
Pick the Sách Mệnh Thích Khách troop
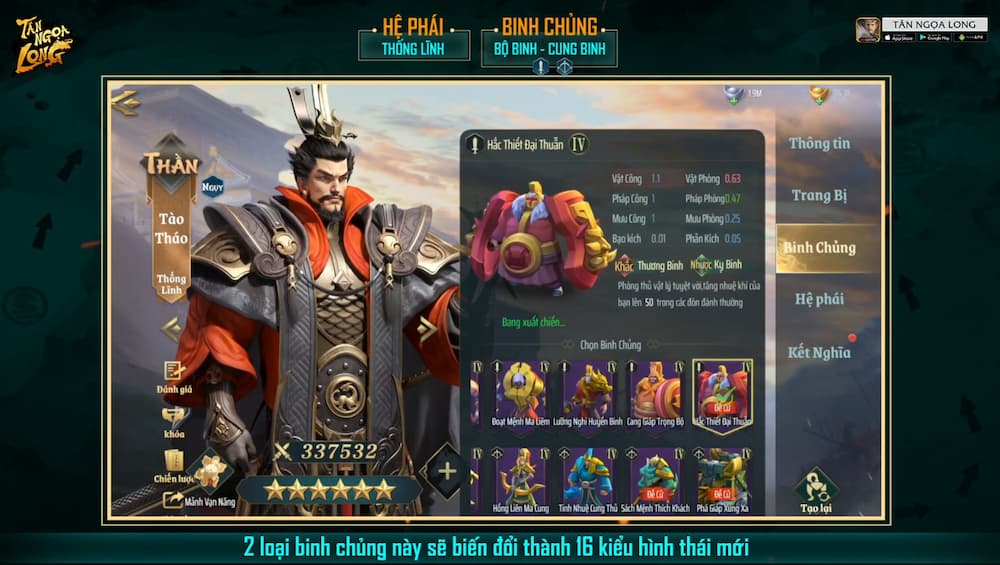tap(655, 476)
